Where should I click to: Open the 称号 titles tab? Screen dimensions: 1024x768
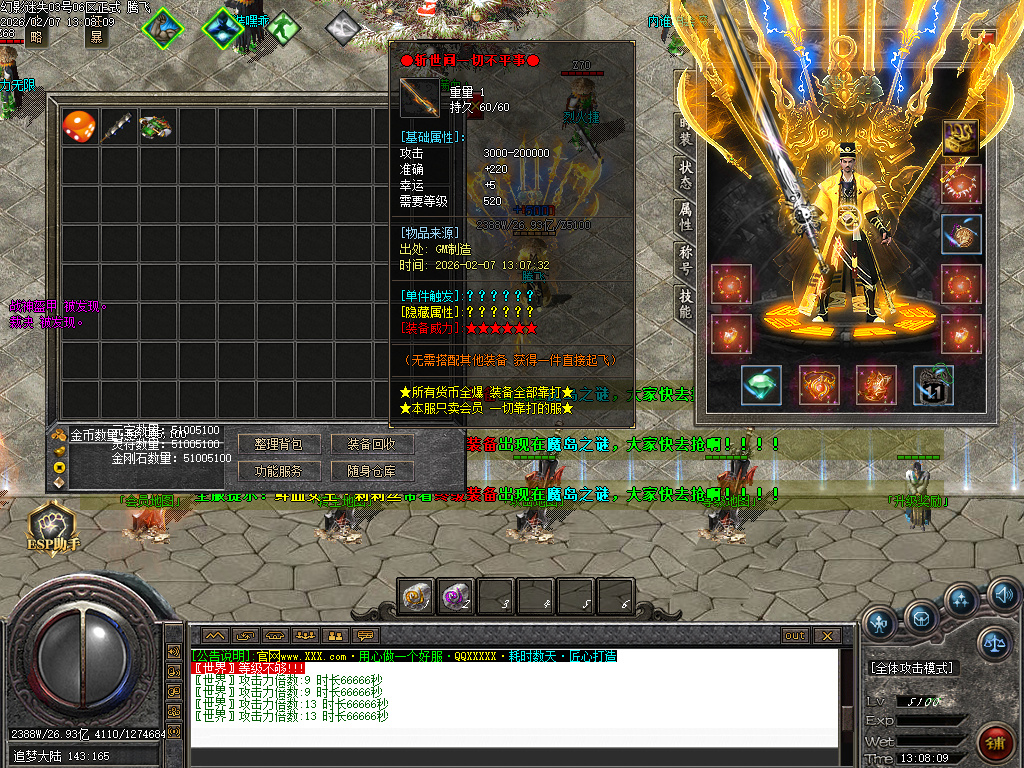(x=685, y=260)
